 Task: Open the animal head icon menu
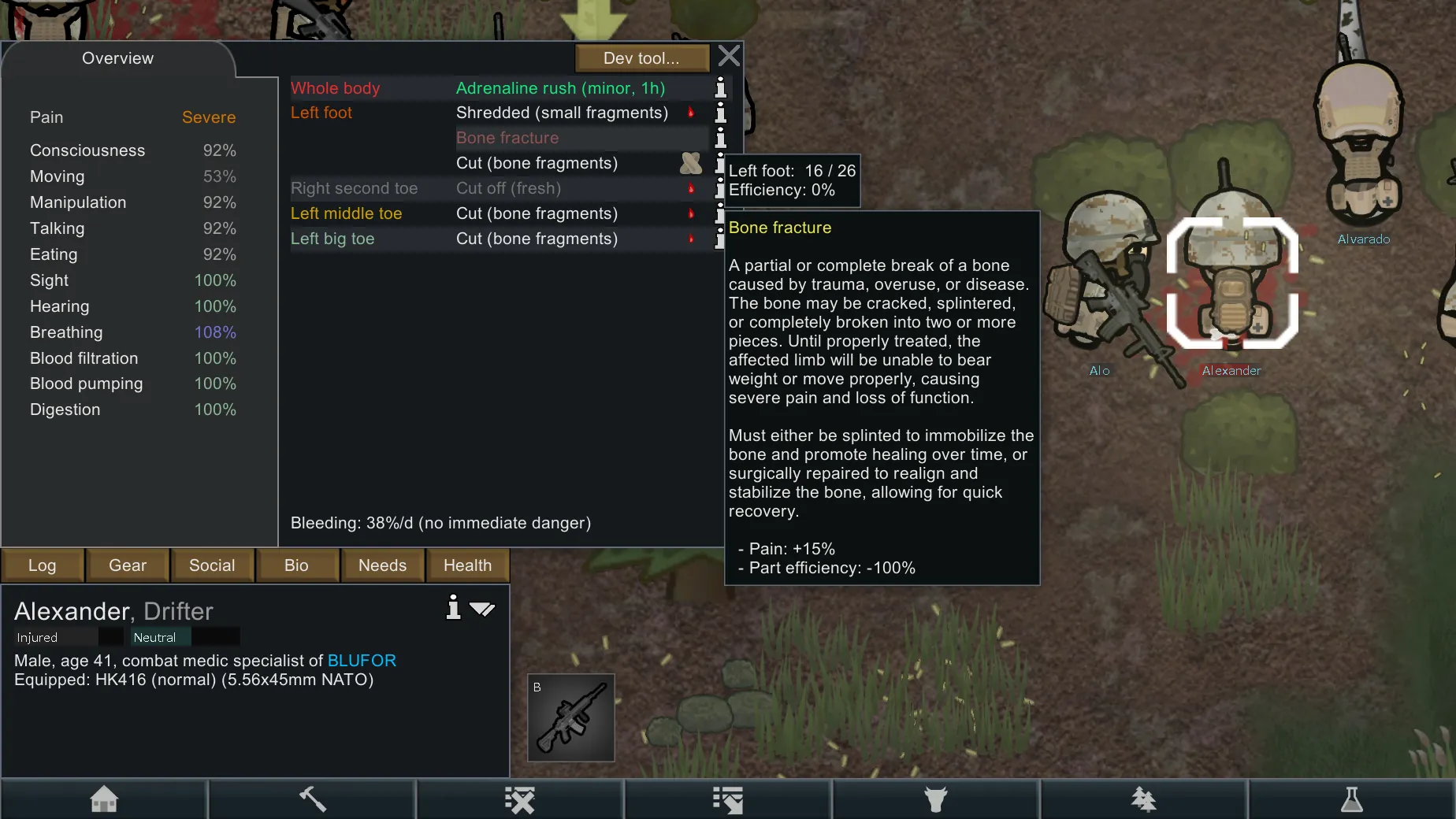coord(936,799)
